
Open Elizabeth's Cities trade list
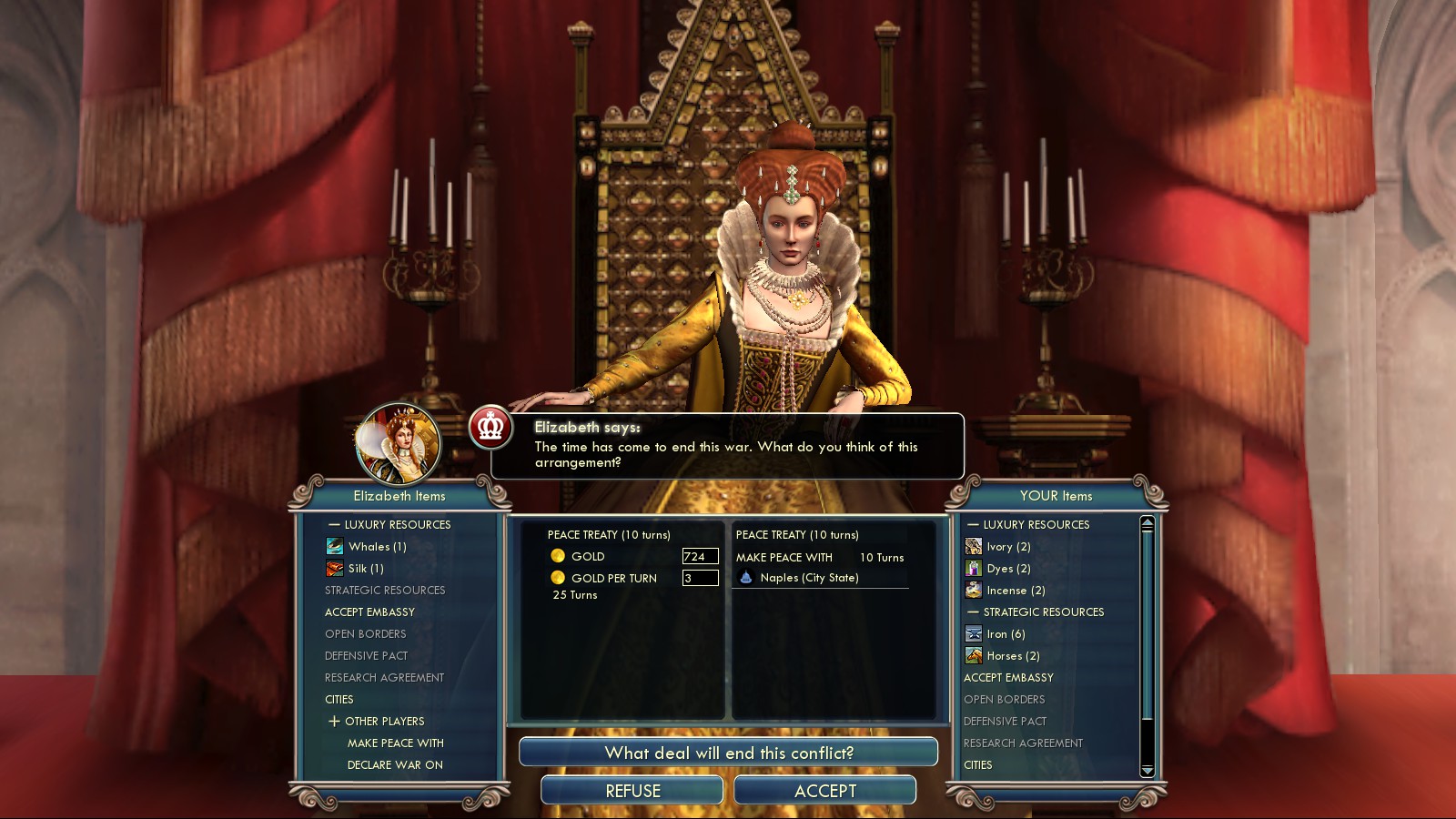coord(339,700)
